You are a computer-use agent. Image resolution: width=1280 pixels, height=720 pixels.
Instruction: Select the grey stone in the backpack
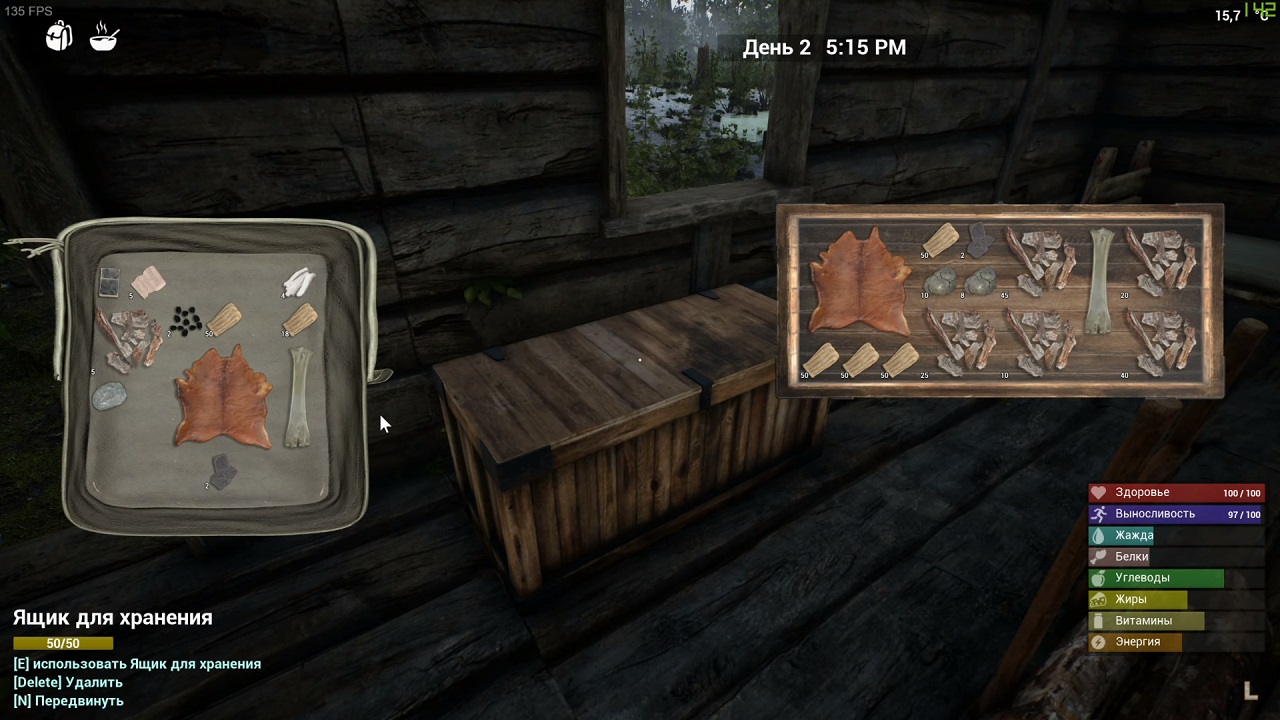[x=109, y=397]
